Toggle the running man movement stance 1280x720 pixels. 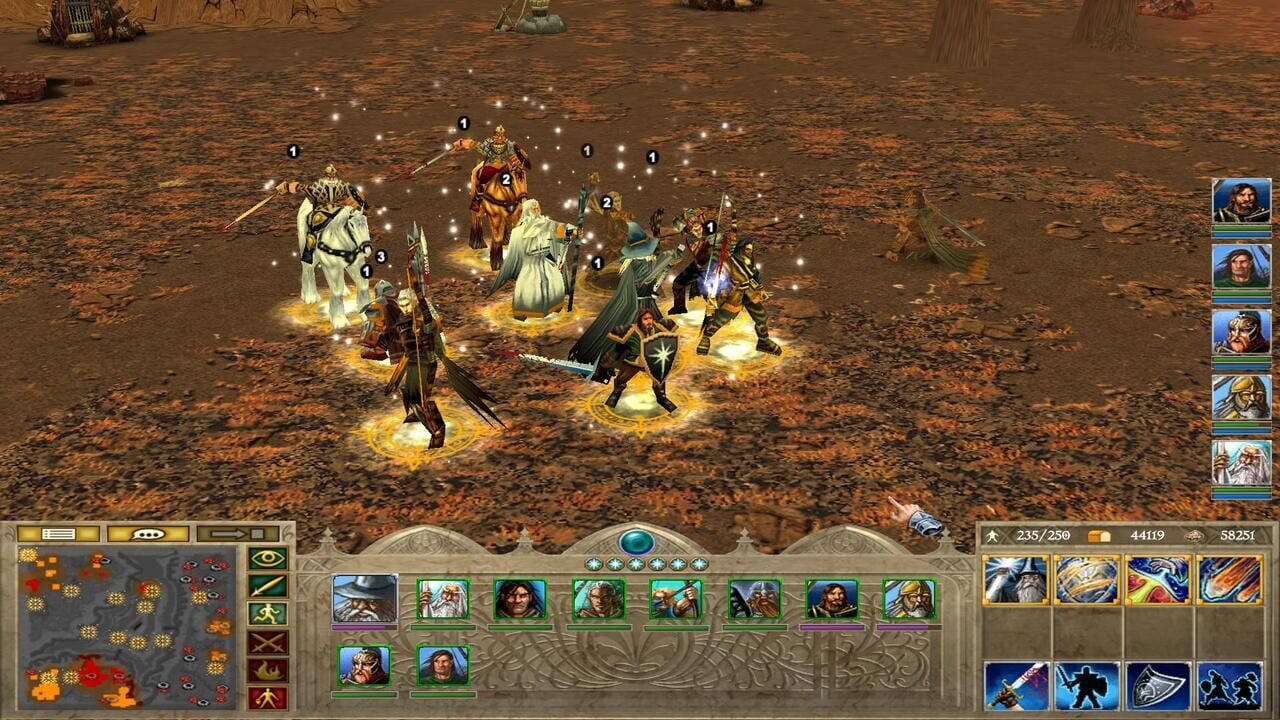(268, 612)
